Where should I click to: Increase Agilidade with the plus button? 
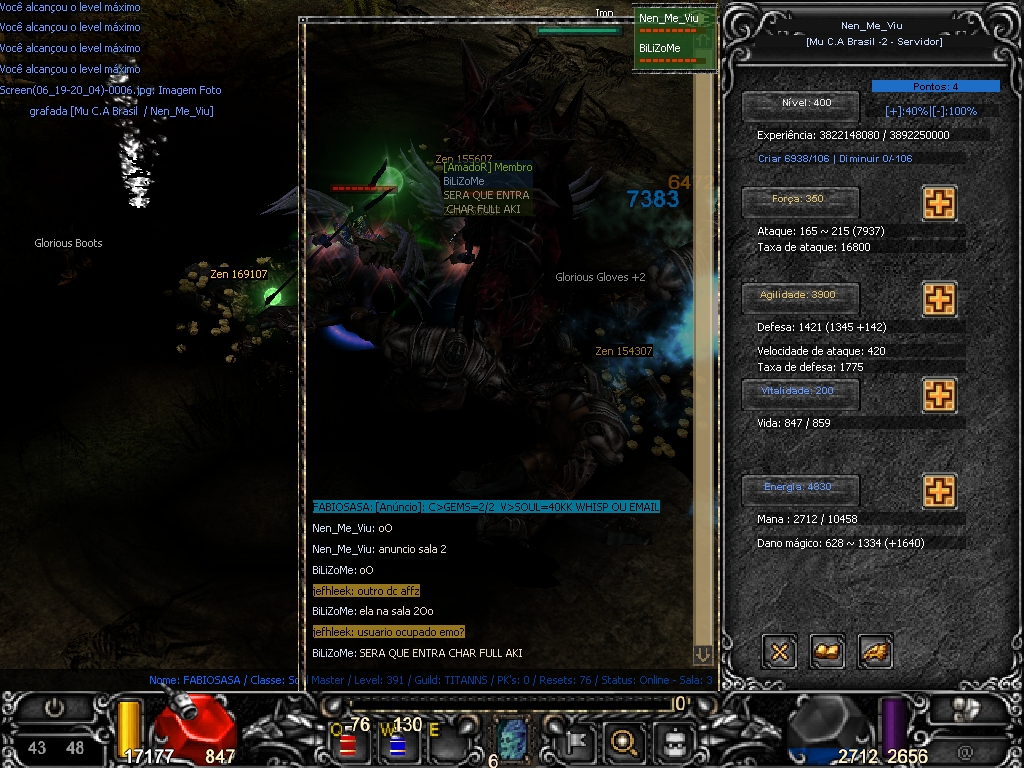pyautogui.click(x=938, y=298)
